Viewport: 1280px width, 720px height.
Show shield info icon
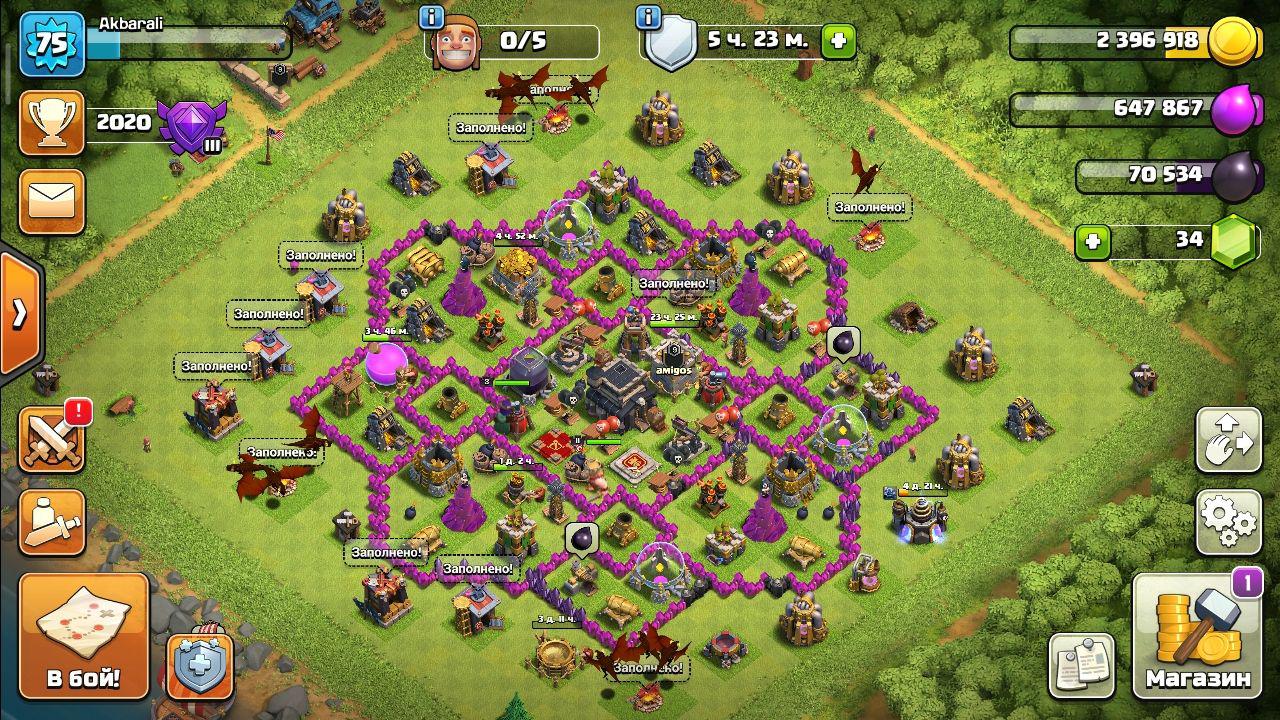tap(648, 17)
